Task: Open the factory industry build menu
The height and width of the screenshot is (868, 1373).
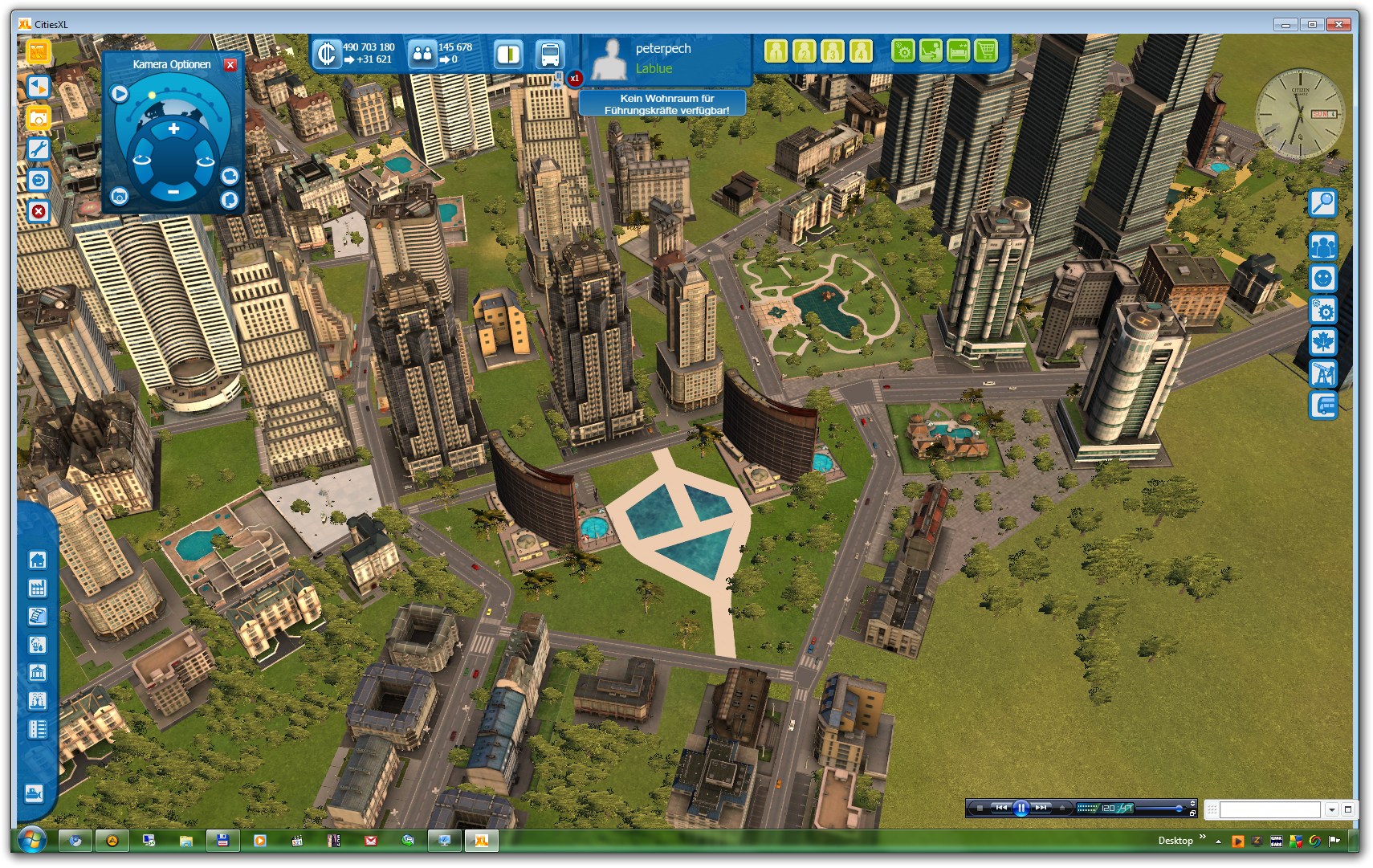Action: point(38,588)
